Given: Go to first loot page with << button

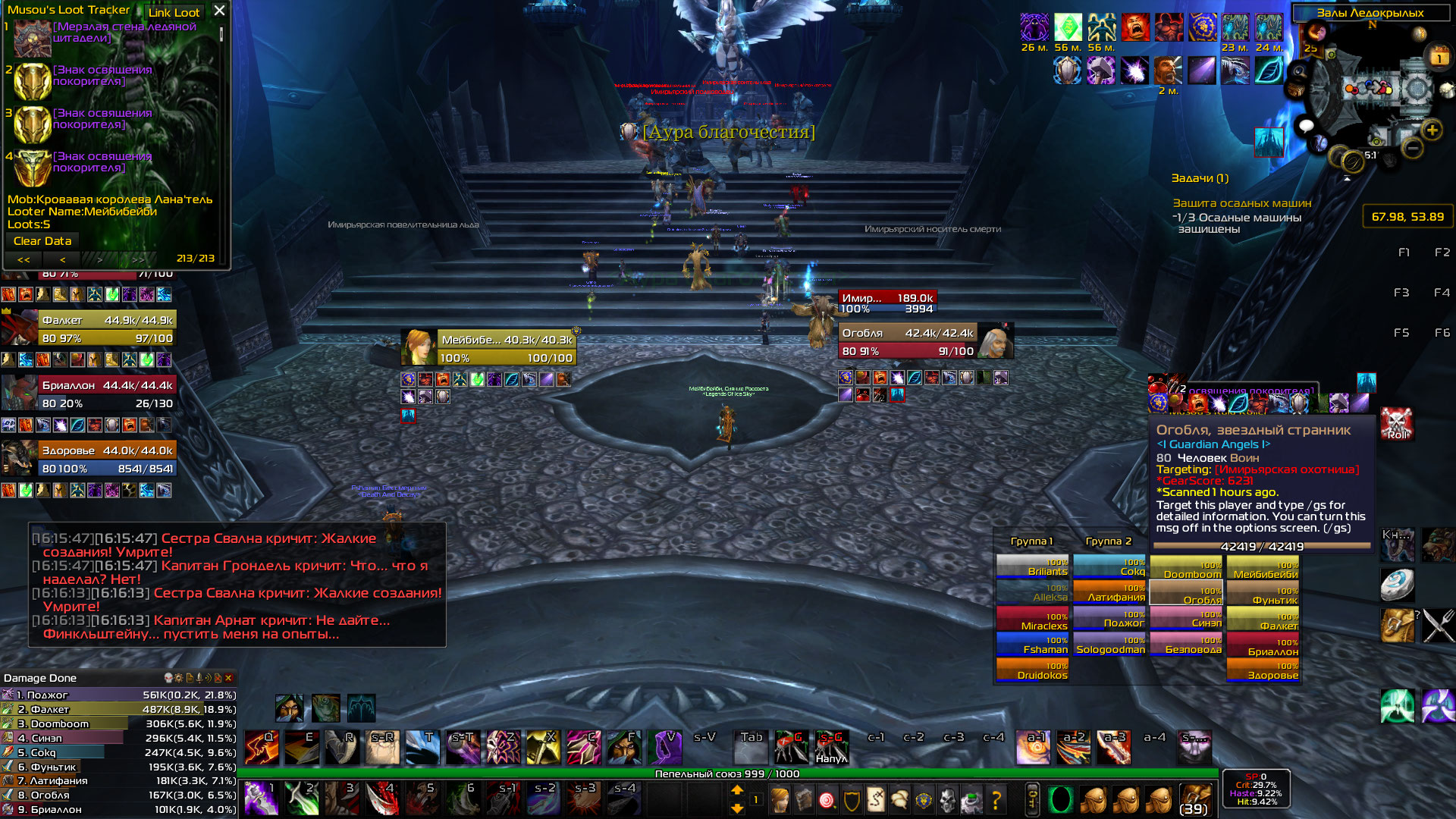Looking at the screenshot, I should (x=24, y=259).
